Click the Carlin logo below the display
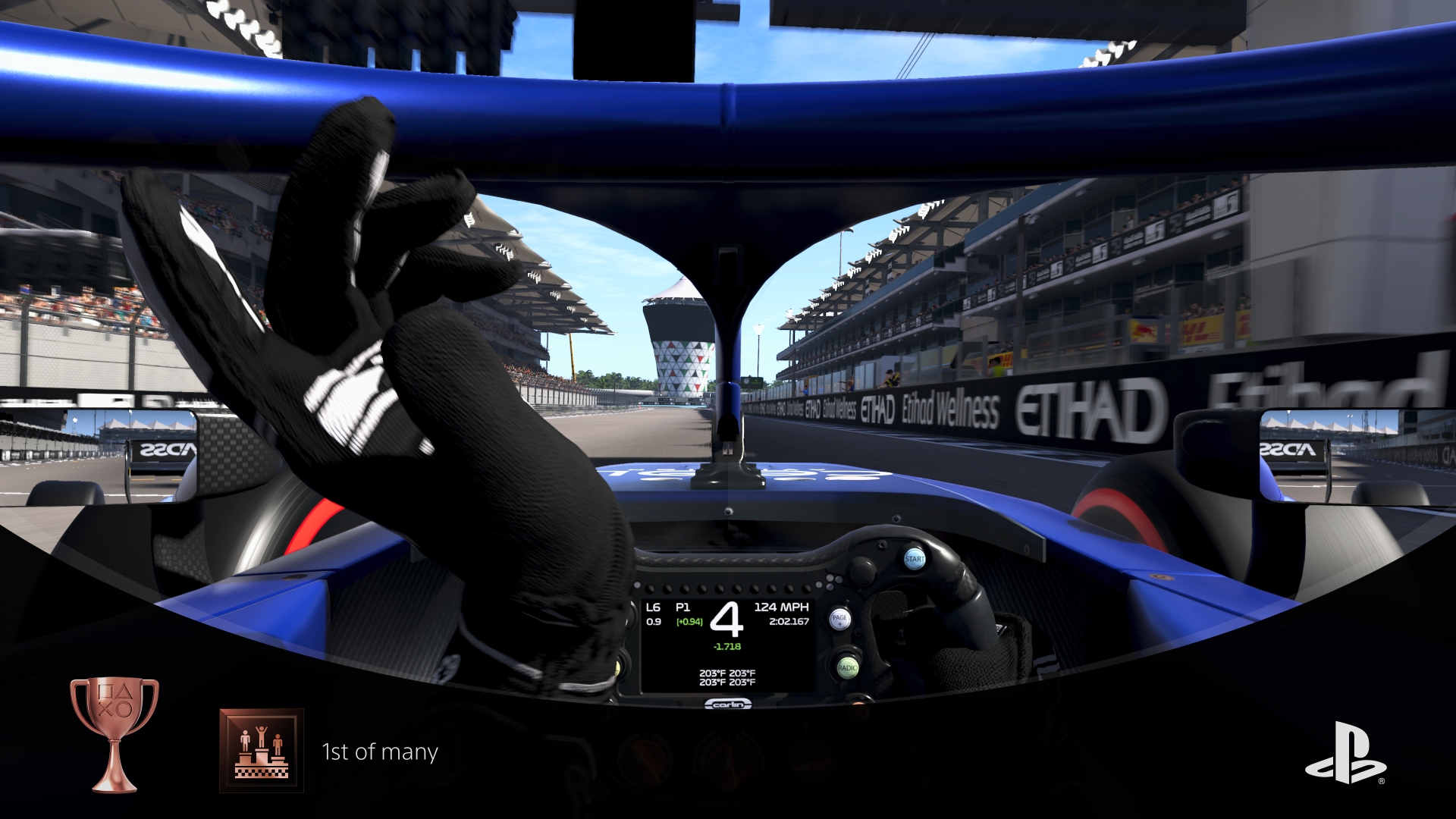Image resolution: width=1456 pixels, height=819 pixels. 729,704
